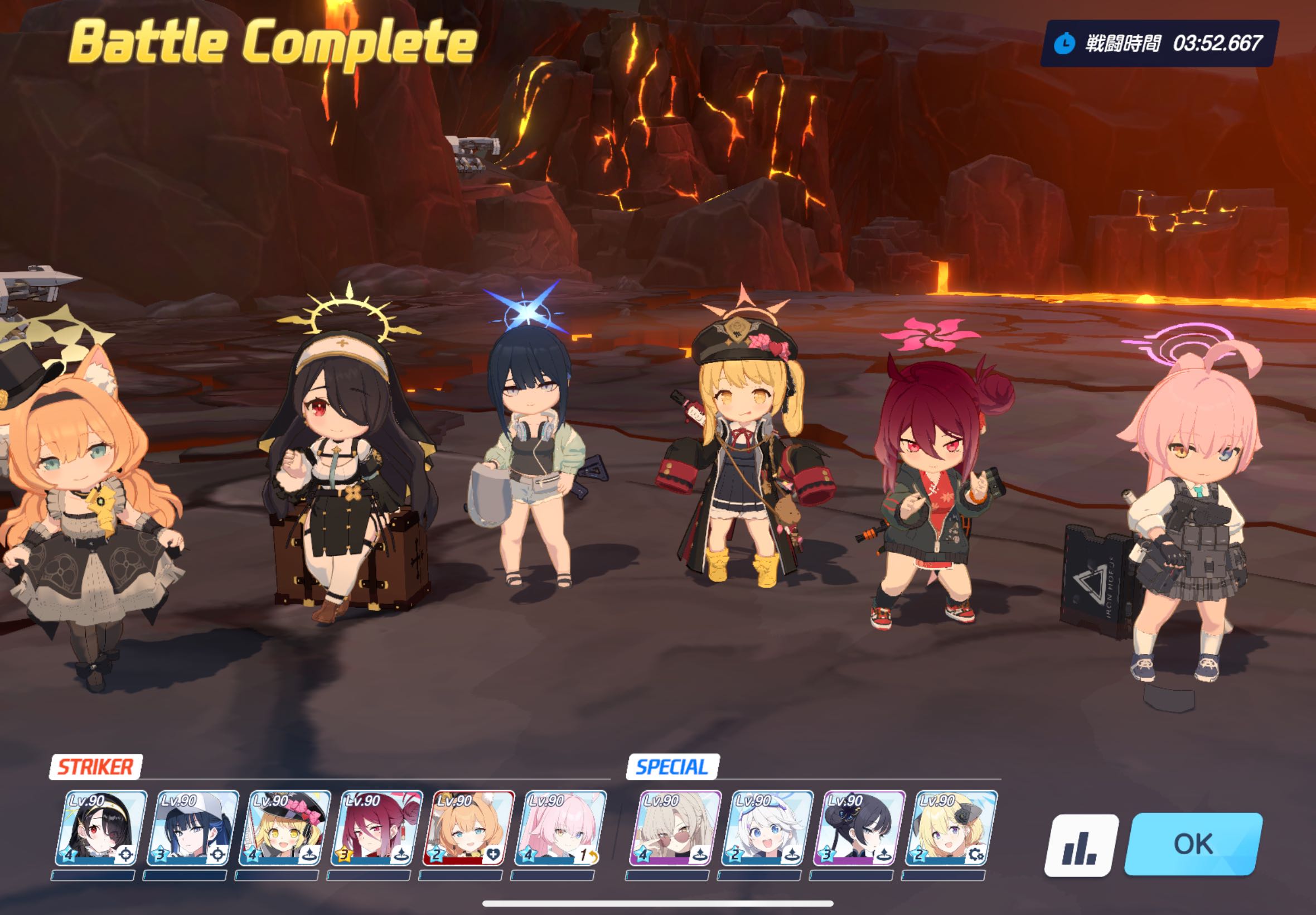Screen dimensions: 1316x915
Task: Choose the black-haired special student portrait
Action: [x=859, y=828]
